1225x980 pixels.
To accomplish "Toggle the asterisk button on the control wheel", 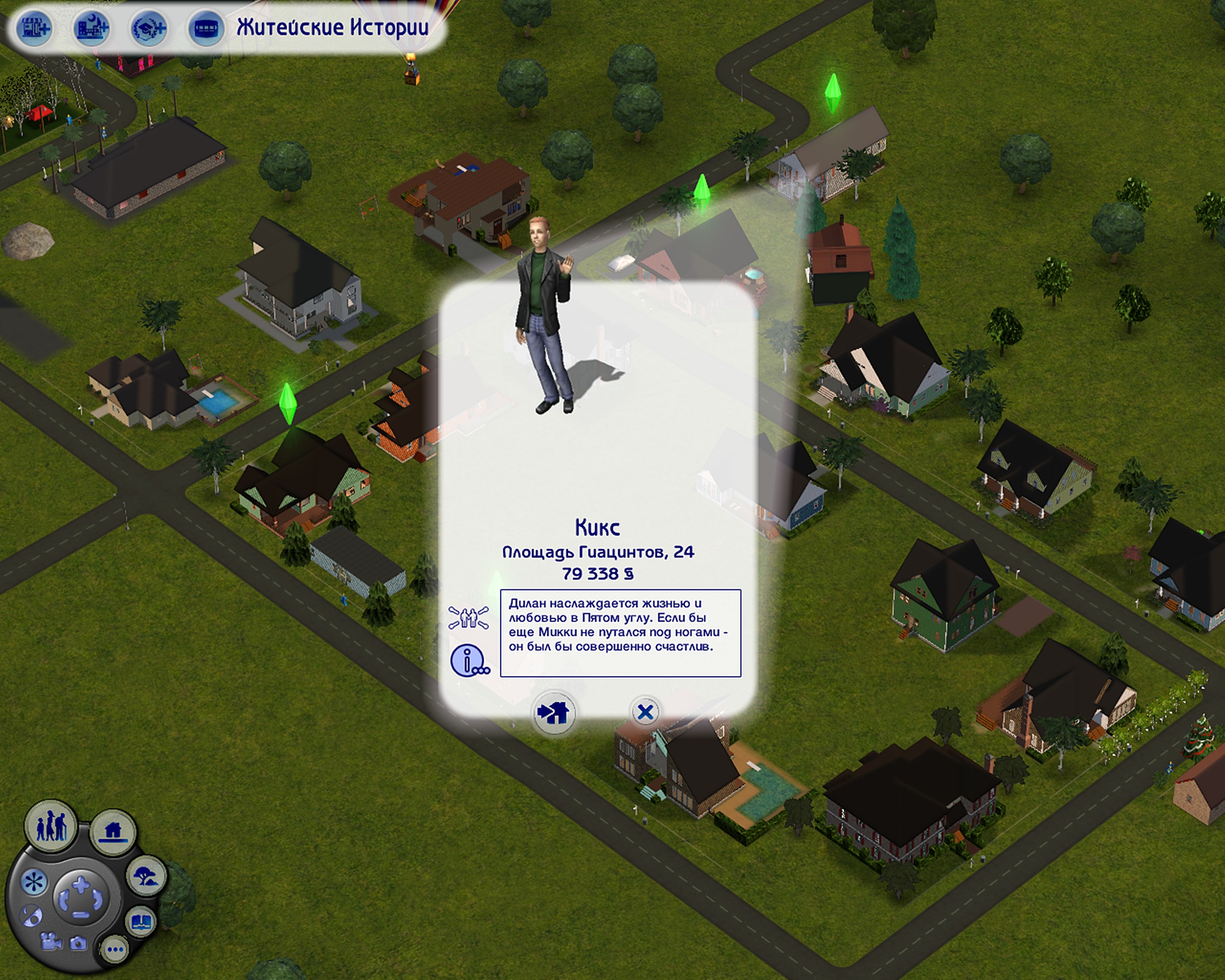I will 33,882.
